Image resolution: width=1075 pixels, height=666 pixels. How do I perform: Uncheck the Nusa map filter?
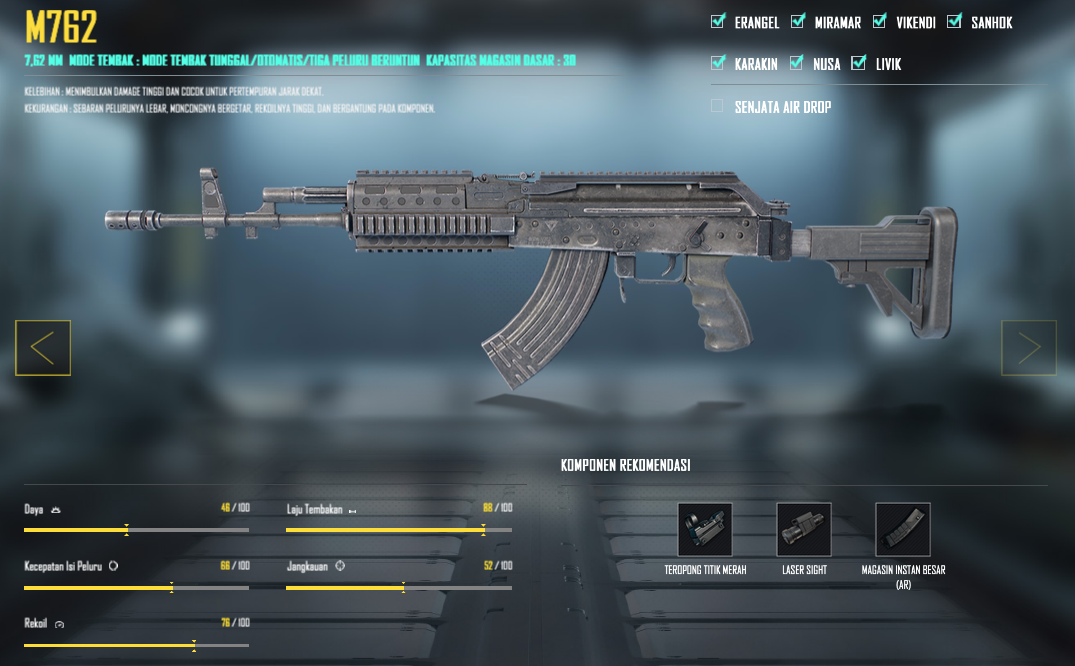(x=797, y=63)
